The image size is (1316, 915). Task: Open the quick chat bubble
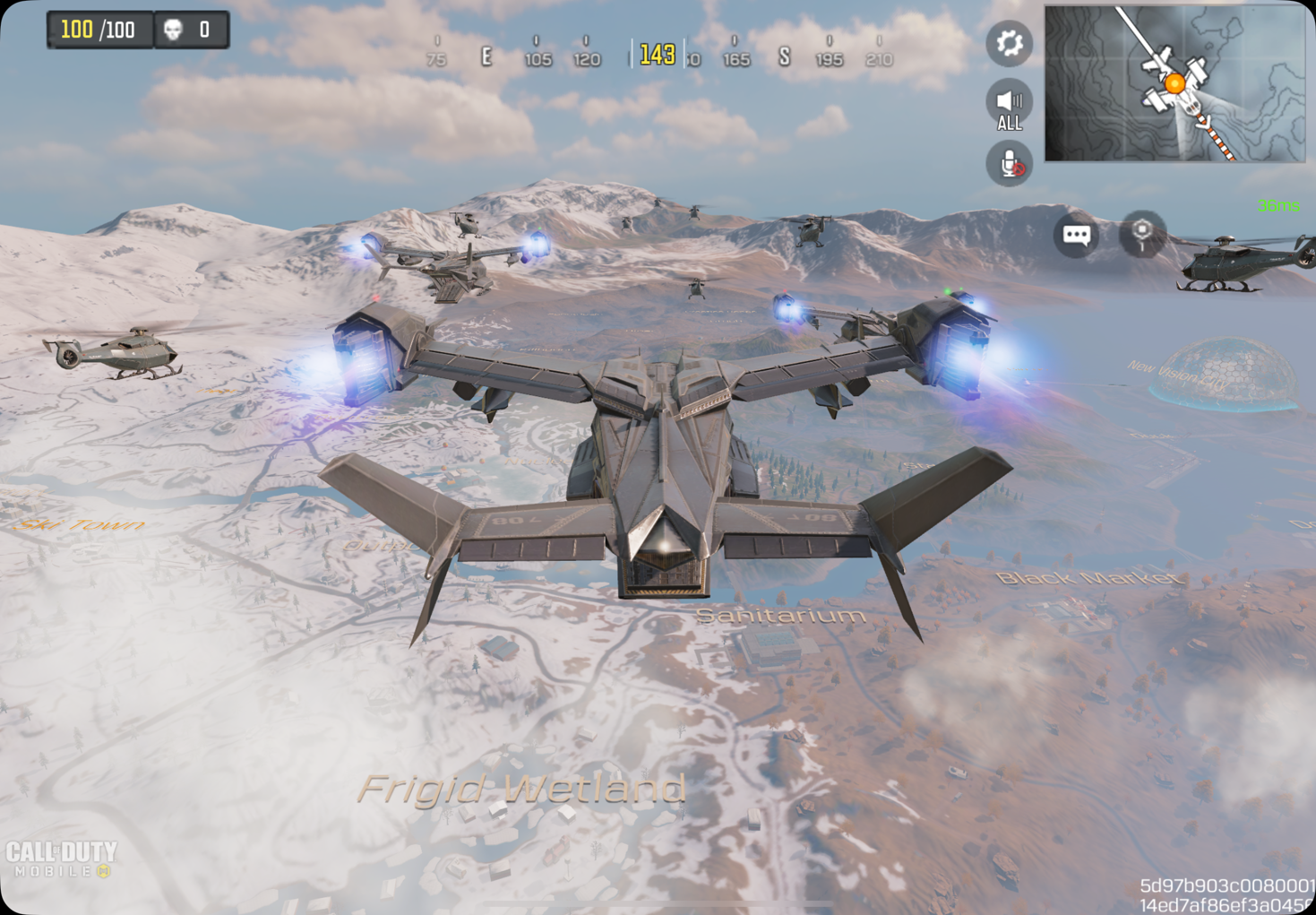[1076, 235]
